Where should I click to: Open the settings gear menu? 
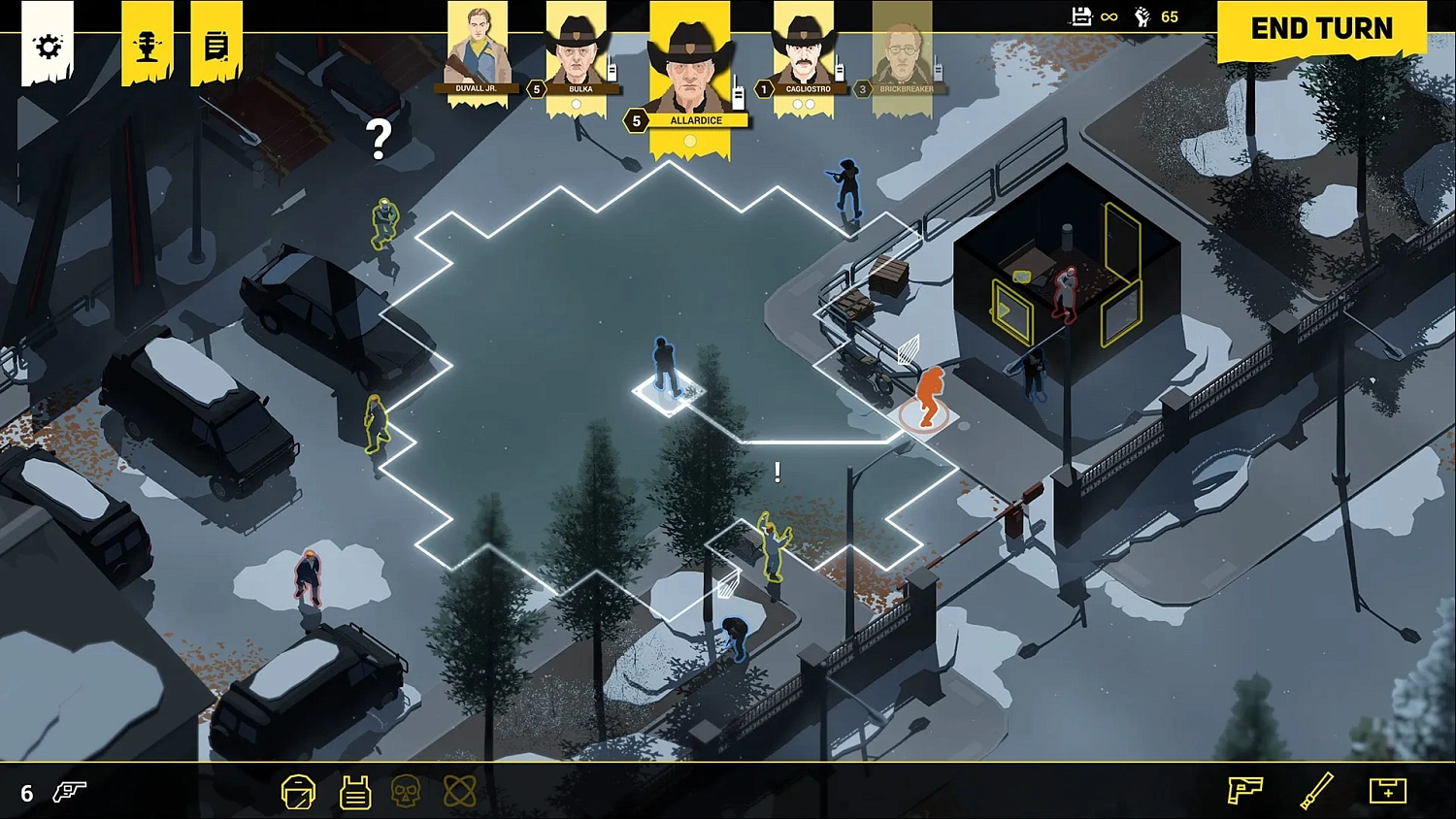coord(48,46)
